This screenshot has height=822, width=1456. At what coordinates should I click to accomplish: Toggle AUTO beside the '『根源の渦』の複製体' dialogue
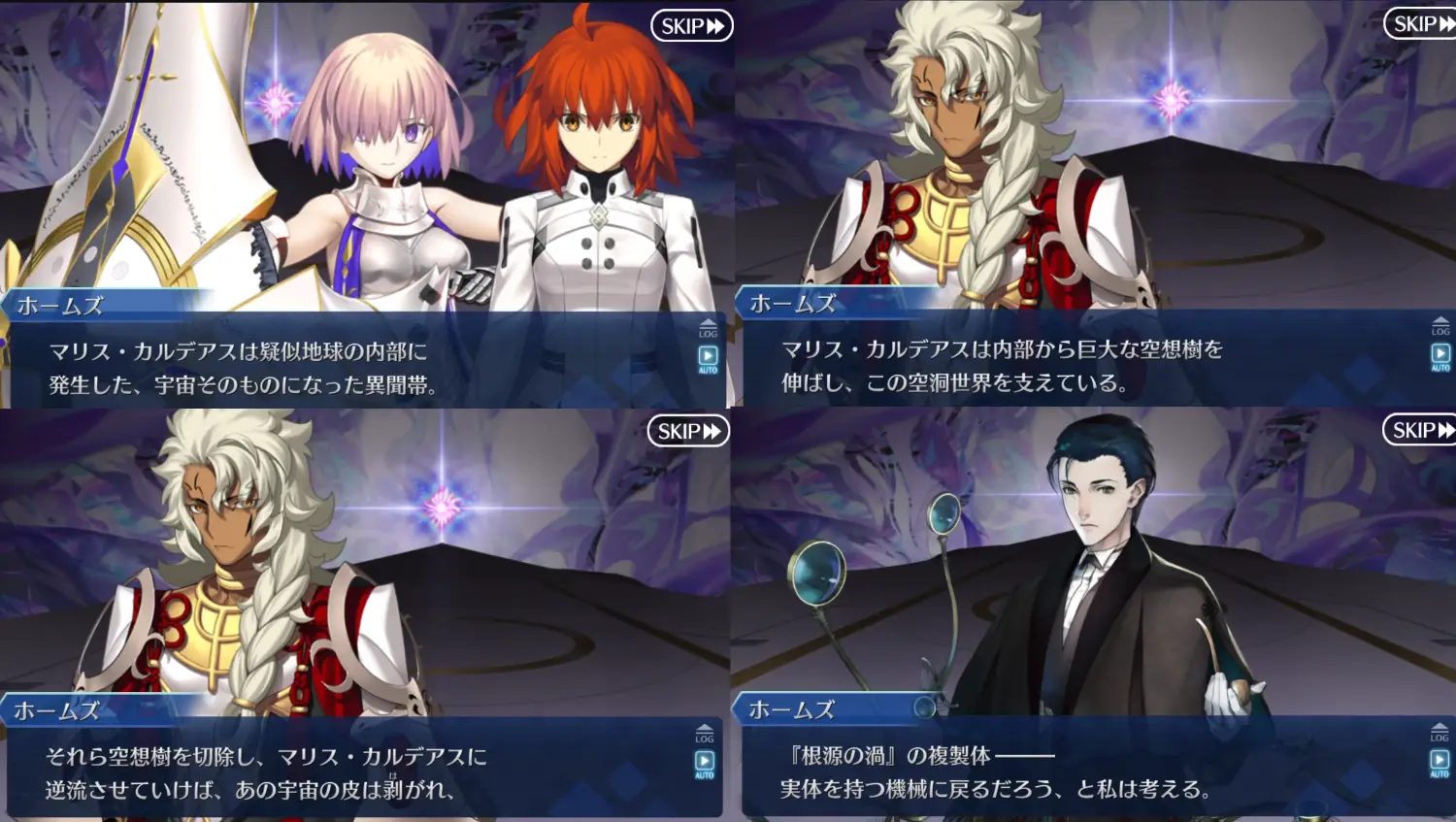point(1439,763)
